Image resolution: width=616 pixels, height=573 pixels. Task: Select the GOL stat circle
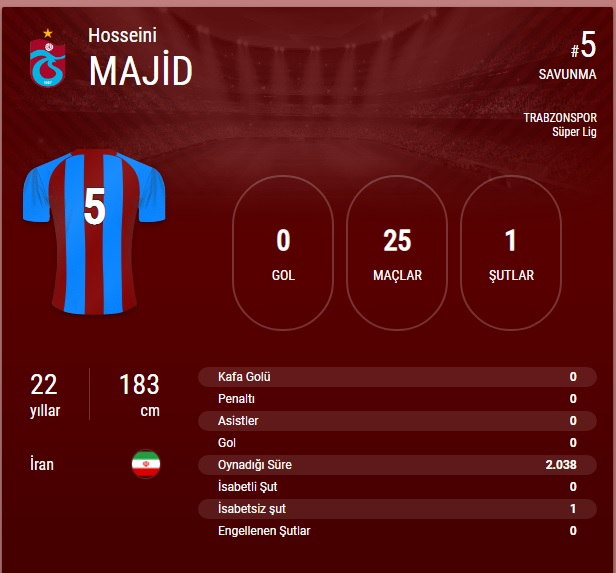pyautogui.click(x=283, y=253)
